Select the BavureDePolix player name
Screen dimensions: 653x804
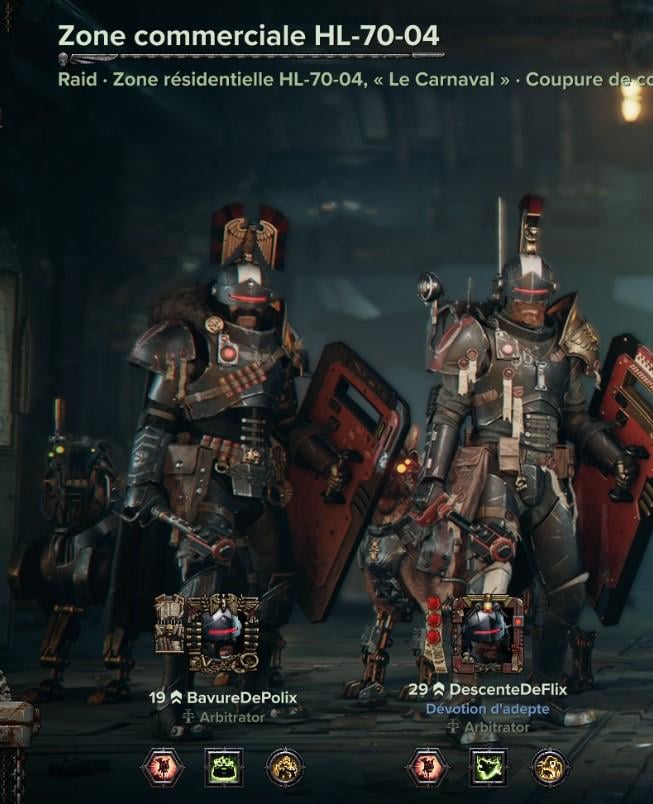tap(241, 697)
